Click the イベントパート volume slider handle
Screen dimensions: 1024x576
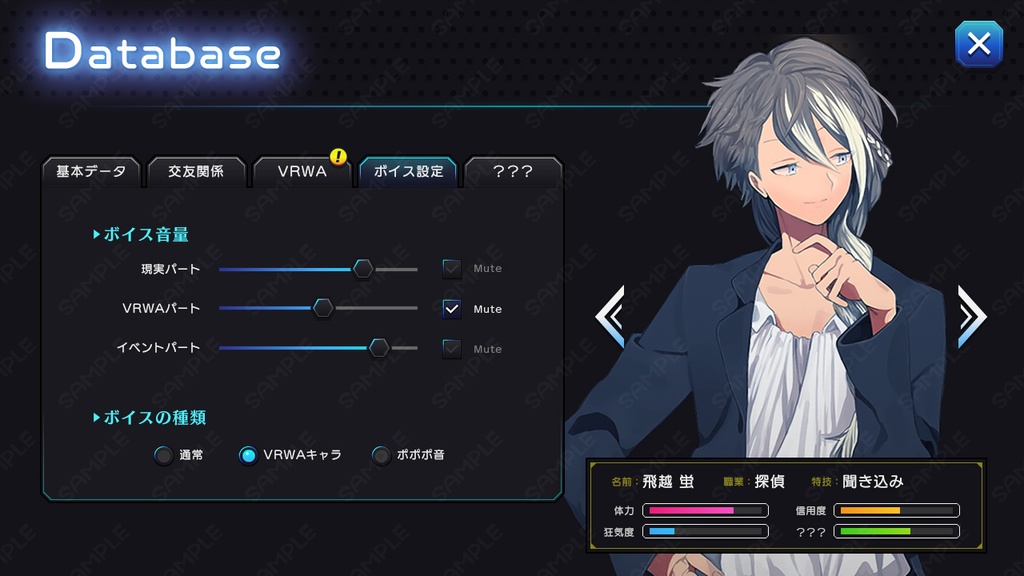coord(379,348)
